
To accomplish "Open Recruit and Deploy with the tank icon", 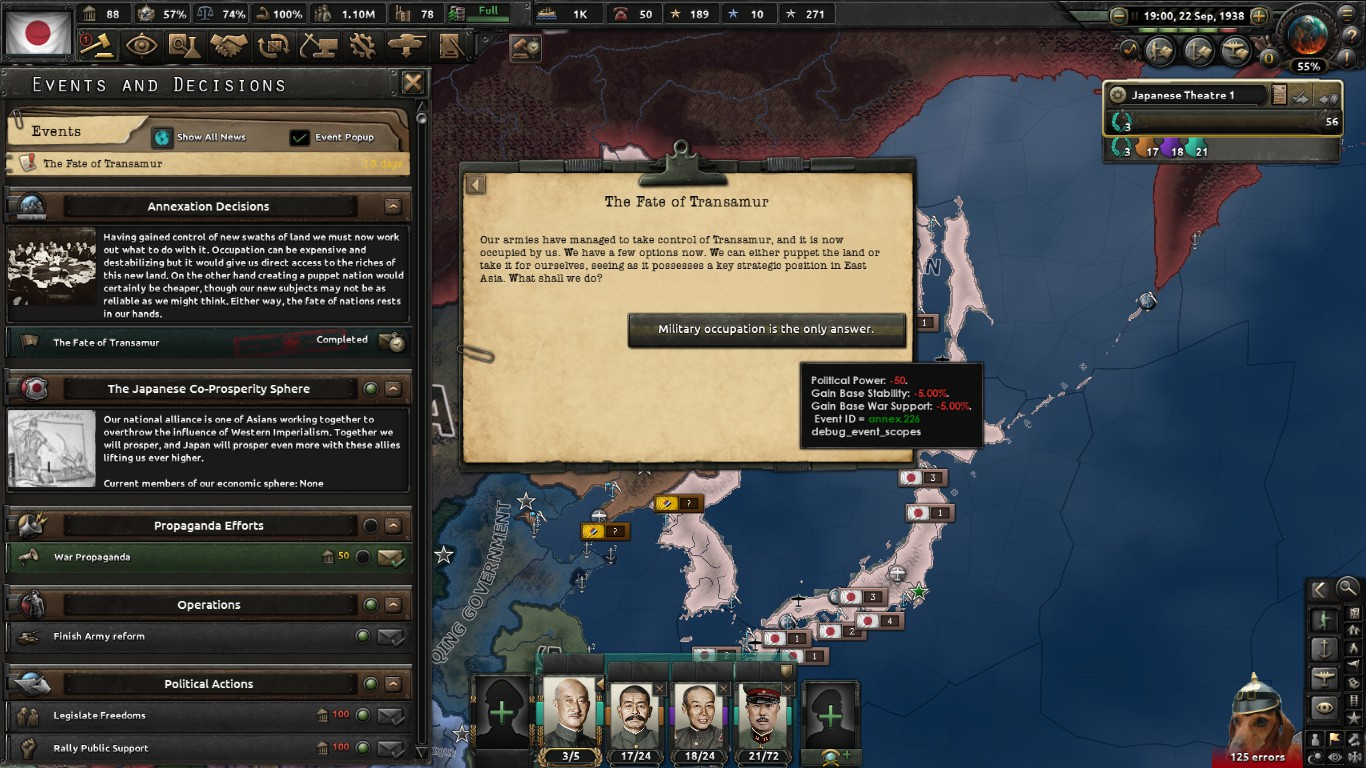I will (x=404, y=45).
